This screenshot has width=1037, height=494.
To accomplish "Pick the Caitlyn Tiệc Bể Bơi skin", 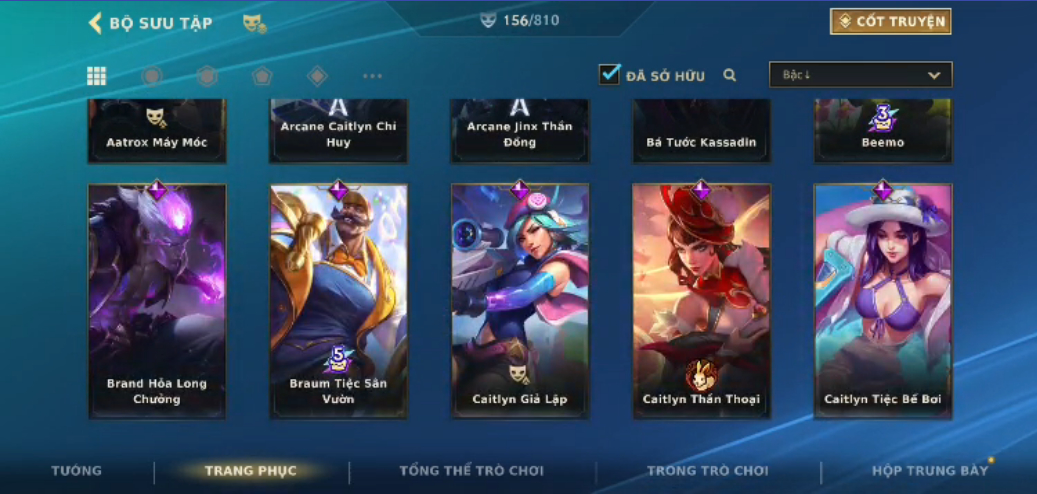I will point(882,300).
